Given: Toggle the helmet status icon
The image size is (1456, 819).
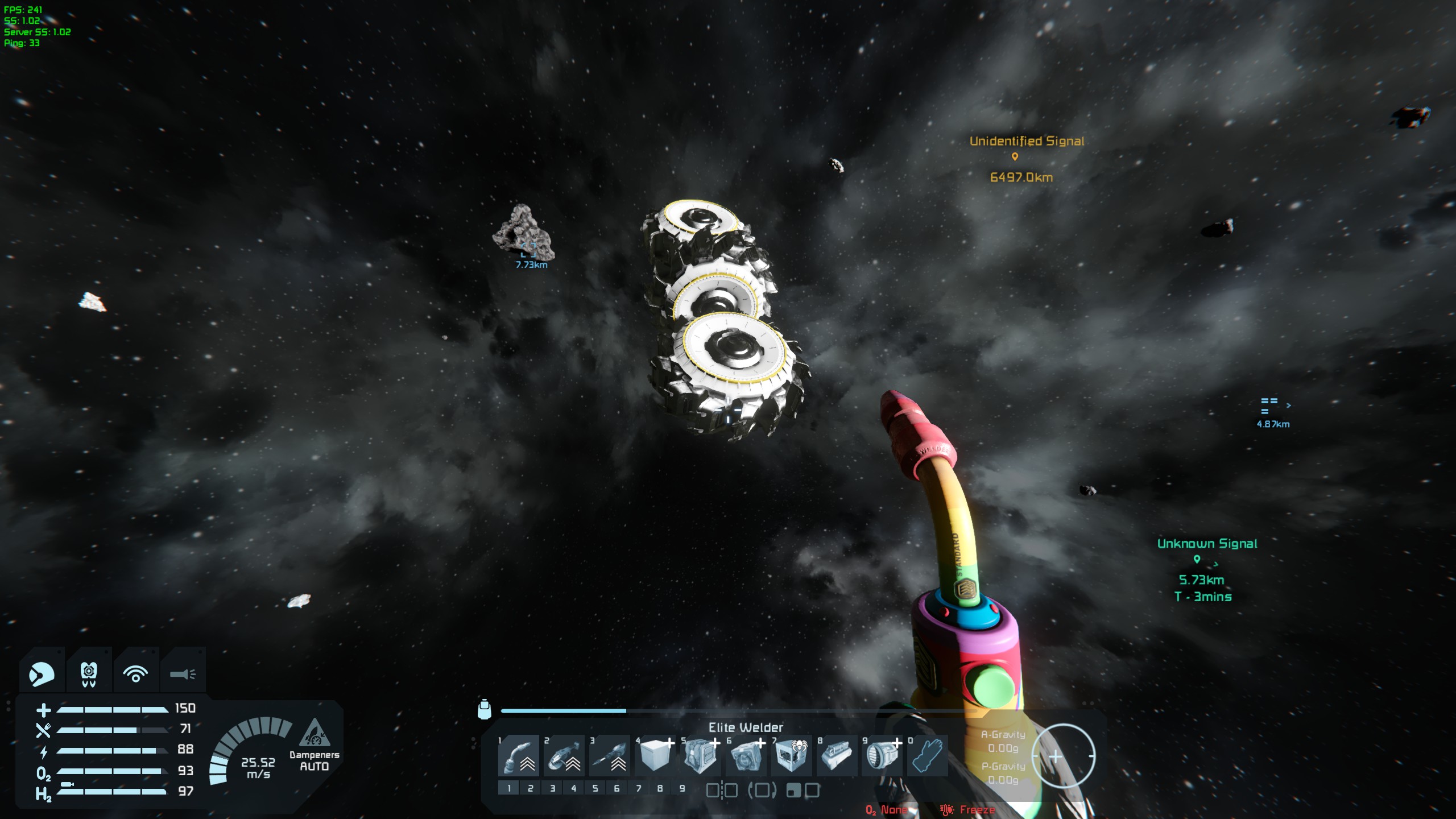Looking at the screenshot, I should click(x=42, y=674).
